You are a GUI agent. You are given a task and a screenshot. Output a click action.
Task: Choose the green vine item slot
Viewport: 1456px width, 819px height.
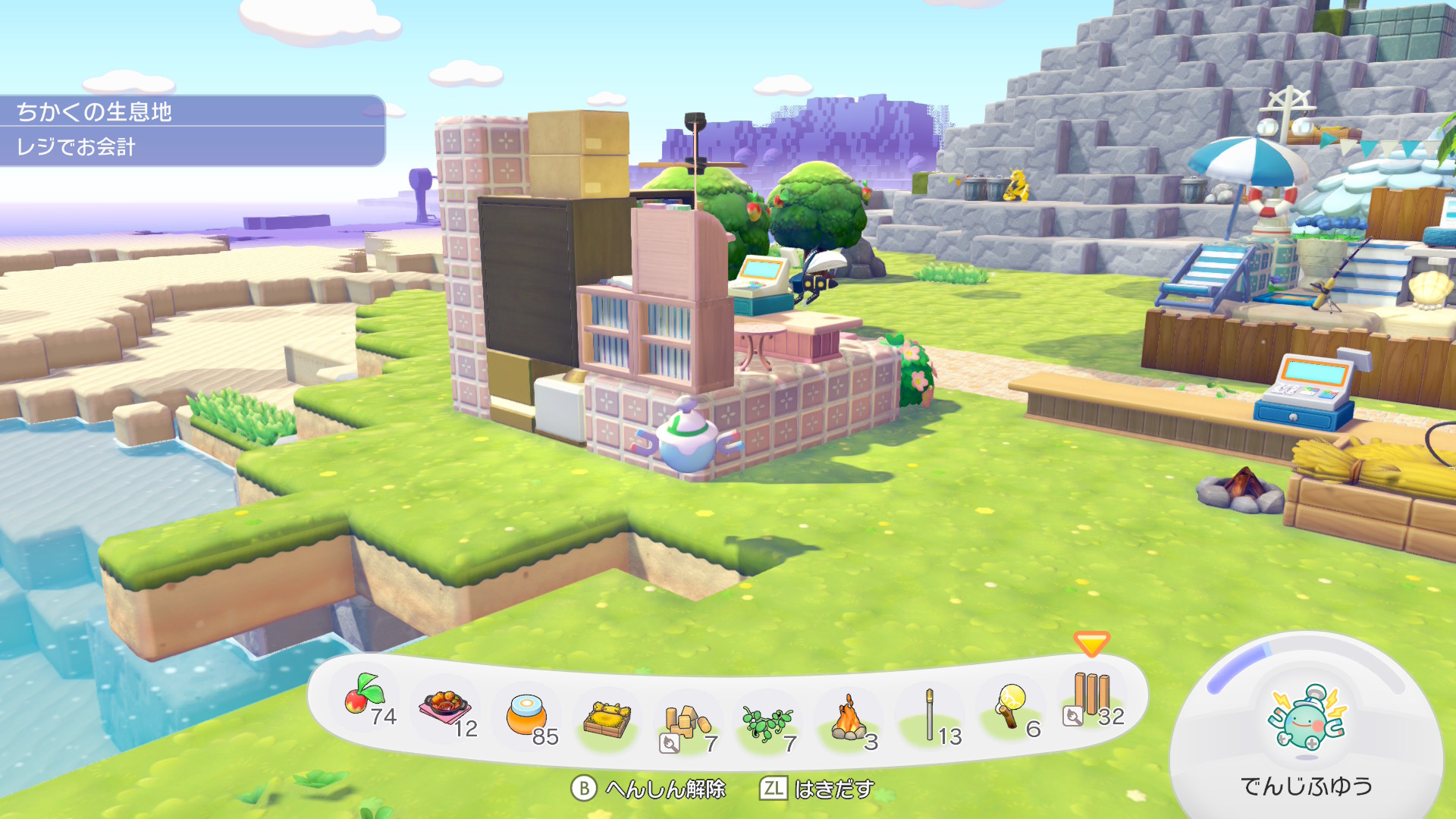point(767,723)
